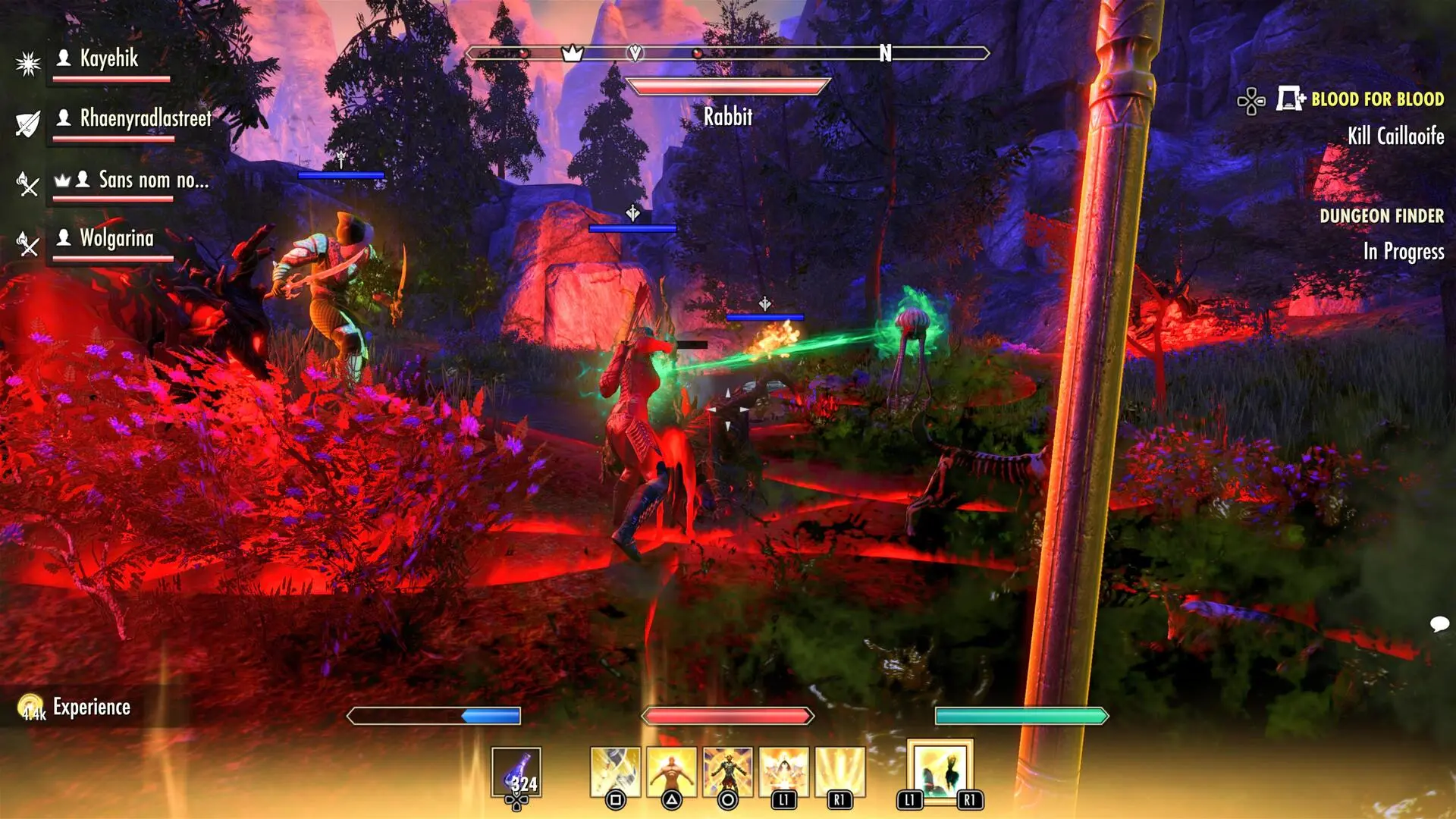Select group member Kayehik
The height and width of the screenshot is (819, 1456).
(109, 58)
